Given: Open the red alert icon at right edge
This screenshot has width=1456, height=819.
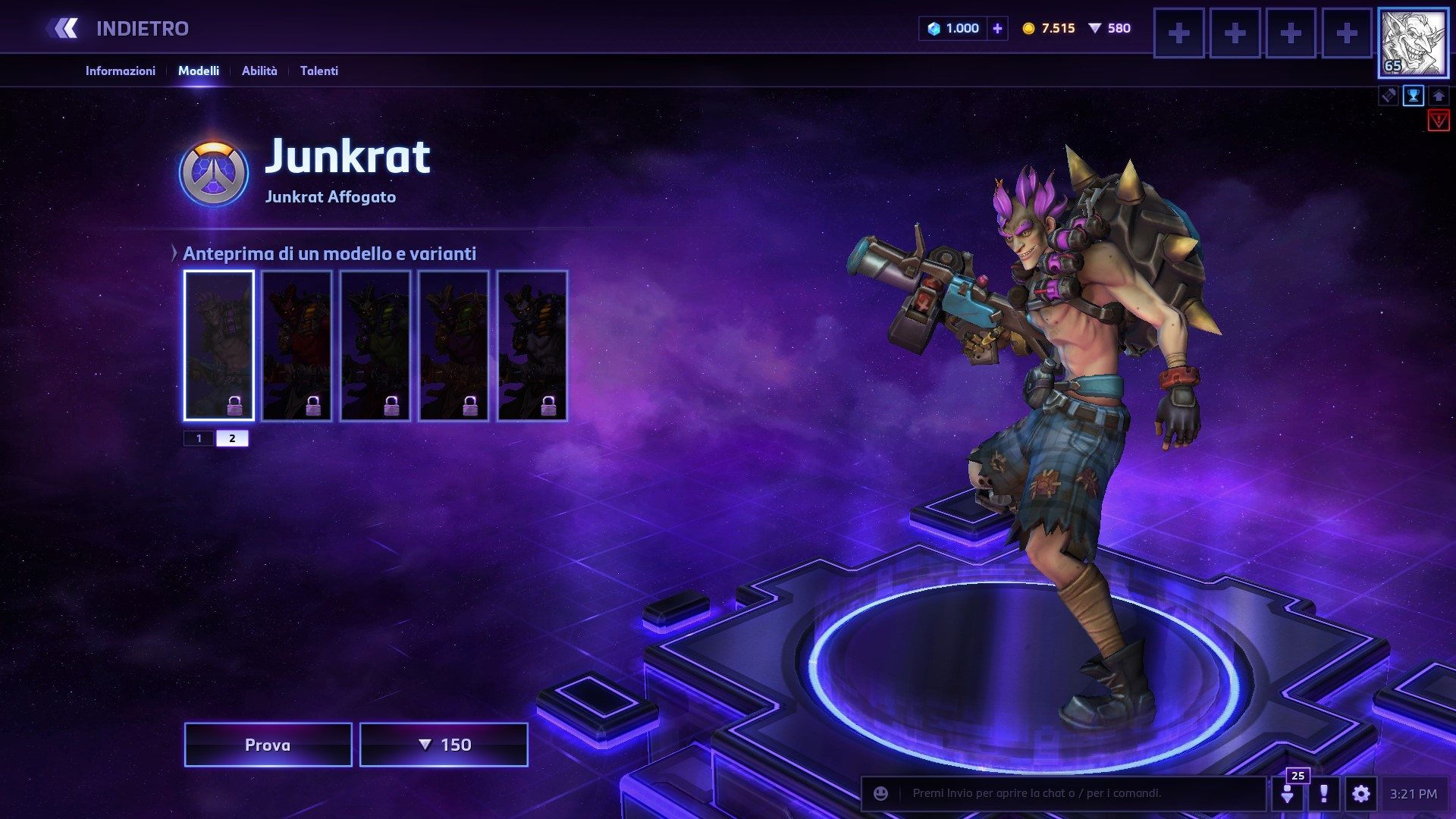Looking at the screenshot, I should tap(1439, 121).
